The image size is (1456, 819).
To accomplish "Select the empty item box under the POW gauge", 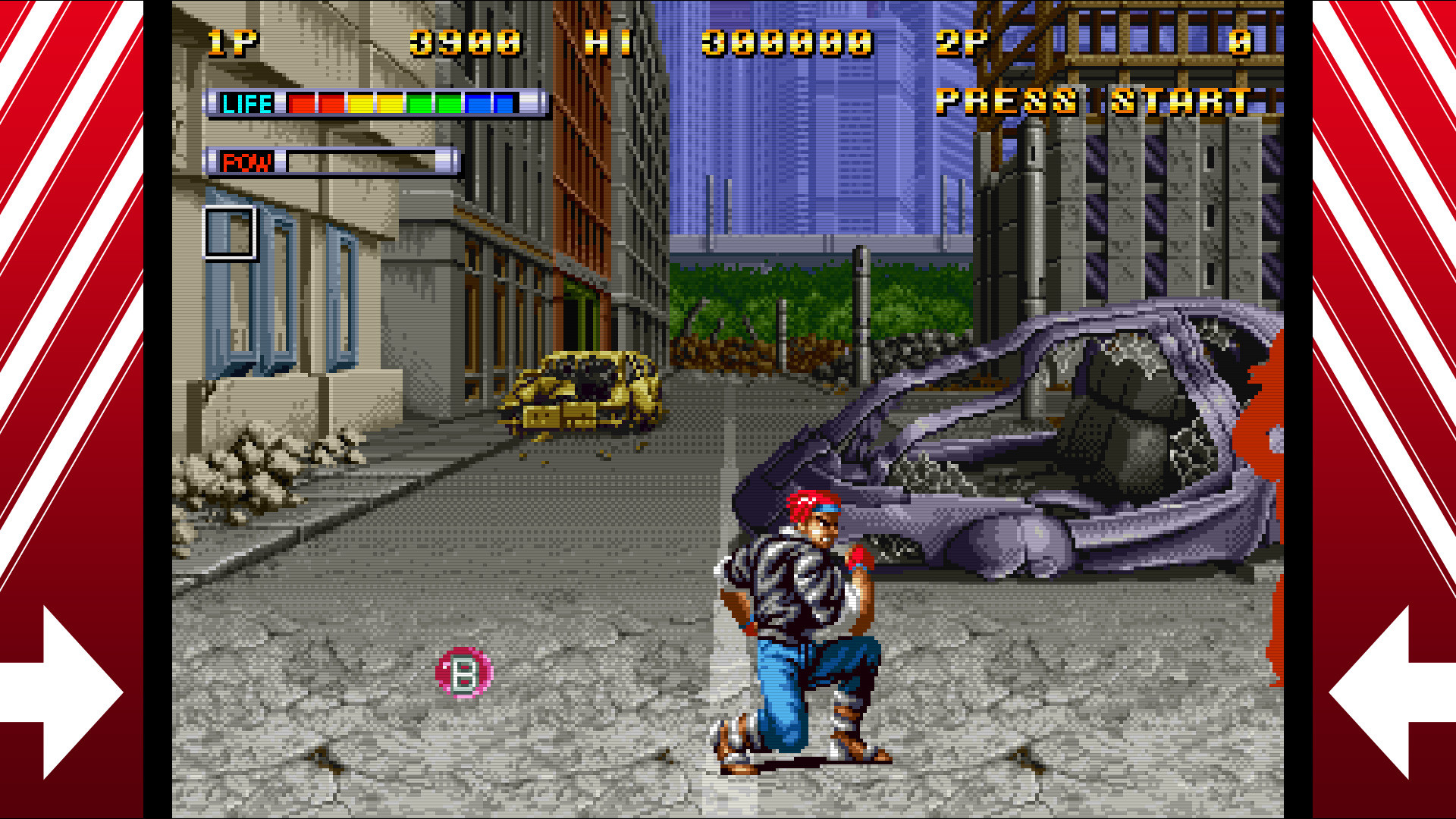I will point(230,232).
